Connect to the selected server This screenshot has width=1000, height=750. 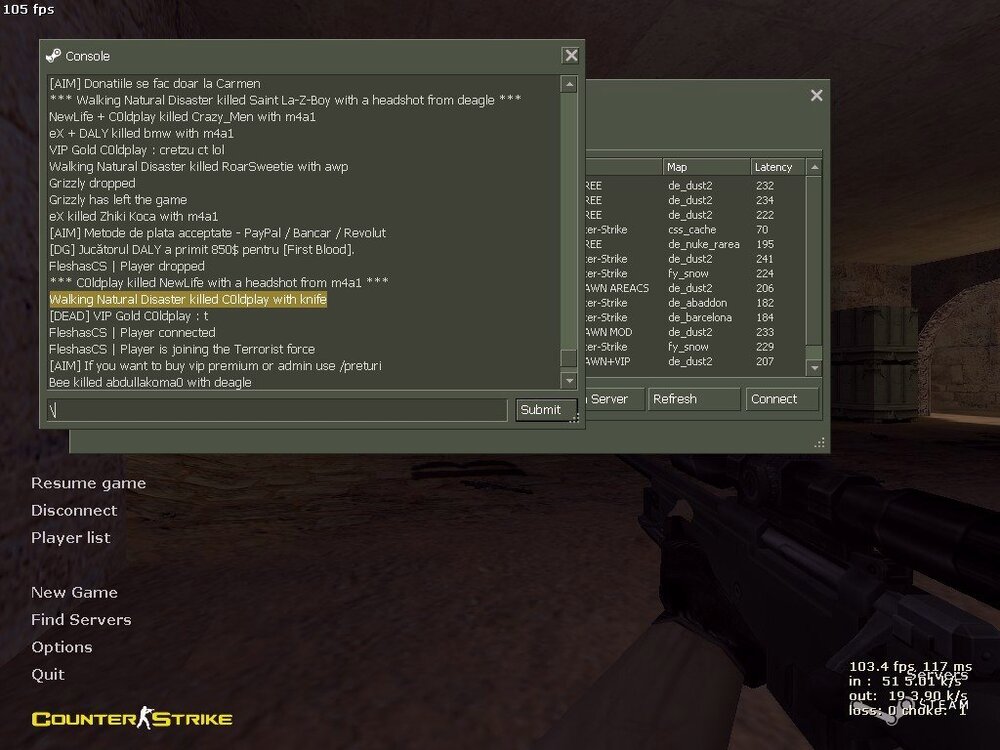(781, 399)
